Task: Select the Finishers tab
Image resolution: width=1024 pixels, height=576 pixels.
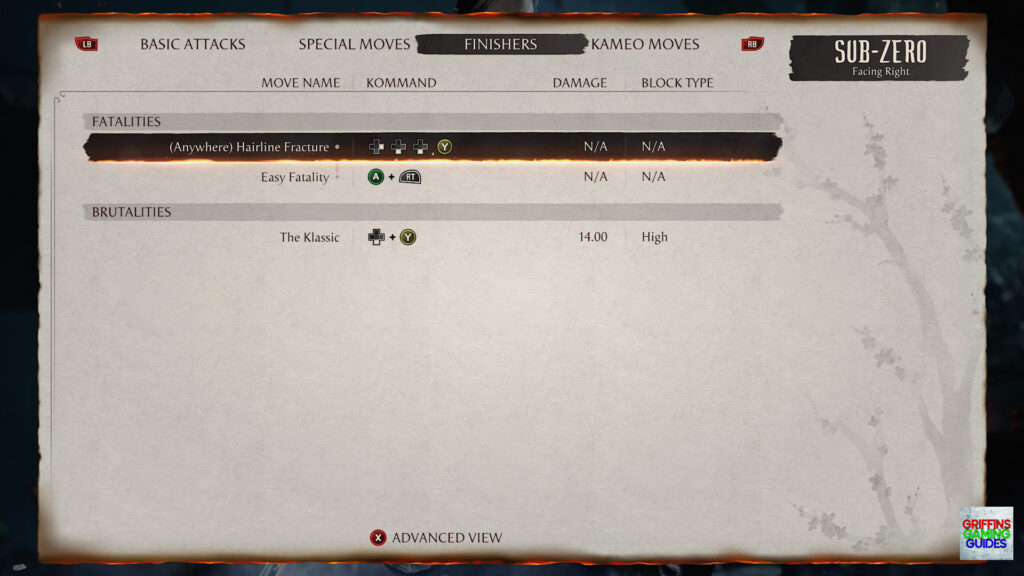Action: tap(500, 44)
